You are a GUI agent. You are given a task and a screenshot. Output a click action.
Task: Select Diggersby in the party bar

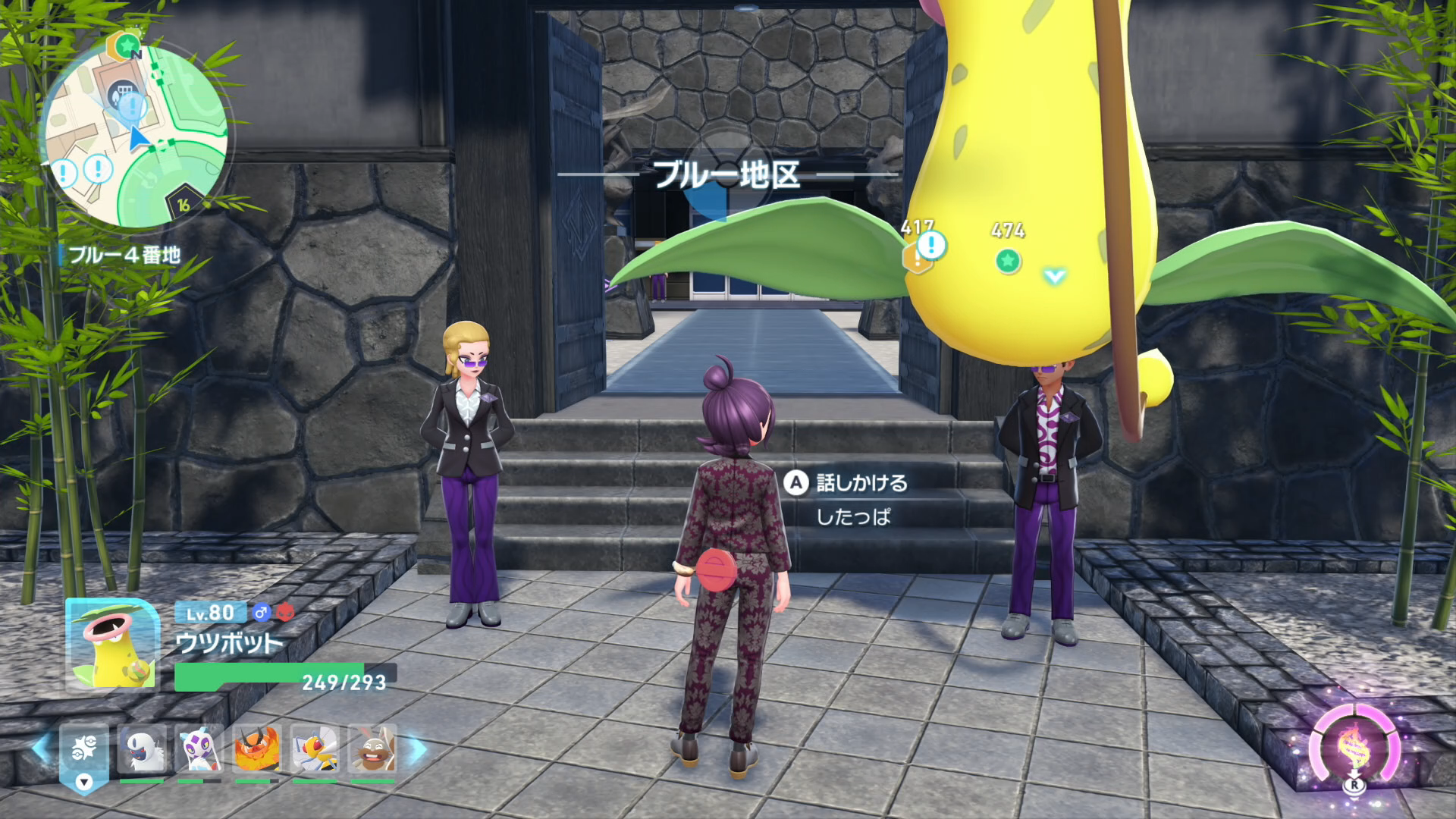point(372,749)
